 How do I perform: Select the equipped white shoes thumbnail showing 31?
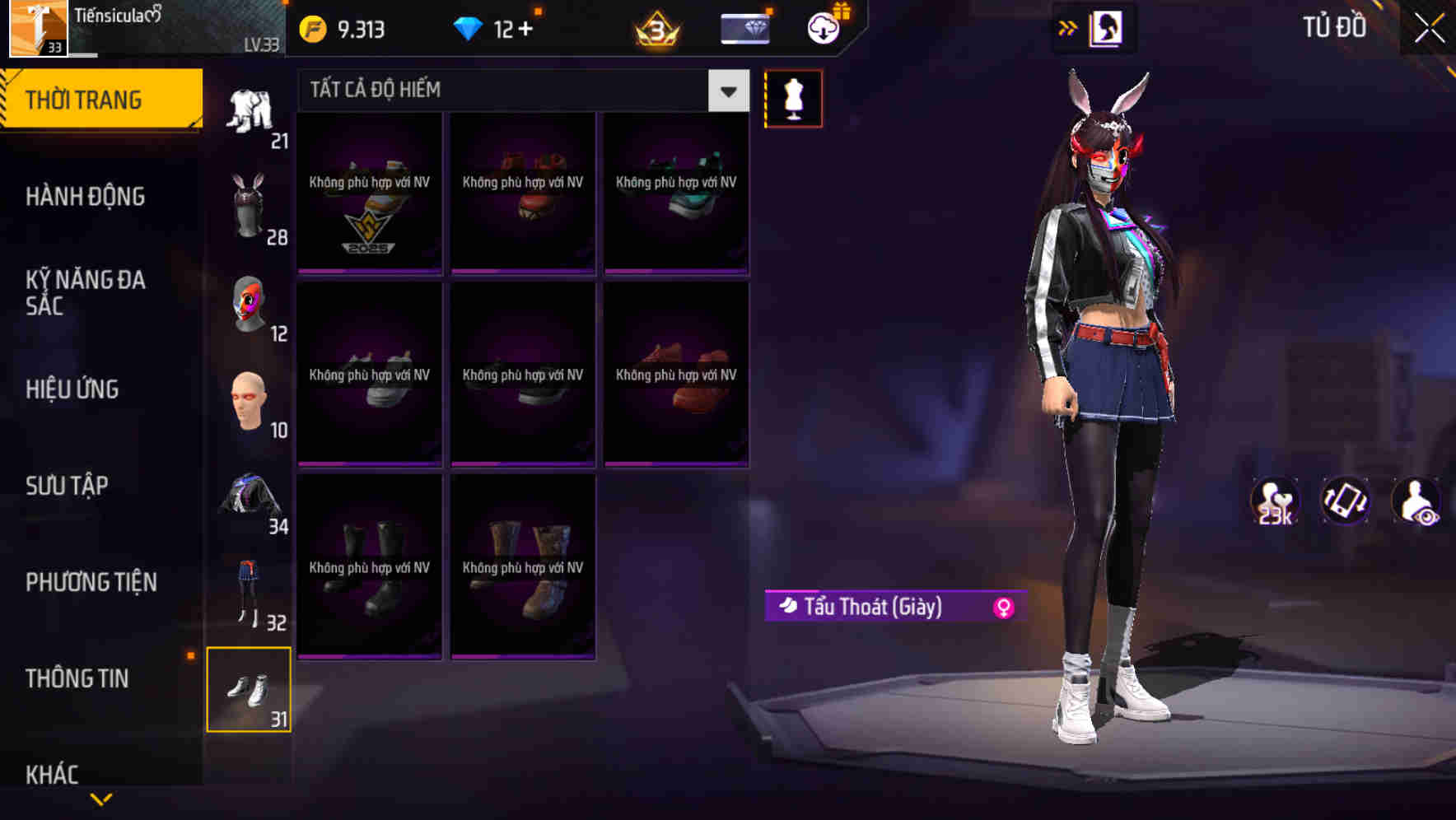[250, 689]
